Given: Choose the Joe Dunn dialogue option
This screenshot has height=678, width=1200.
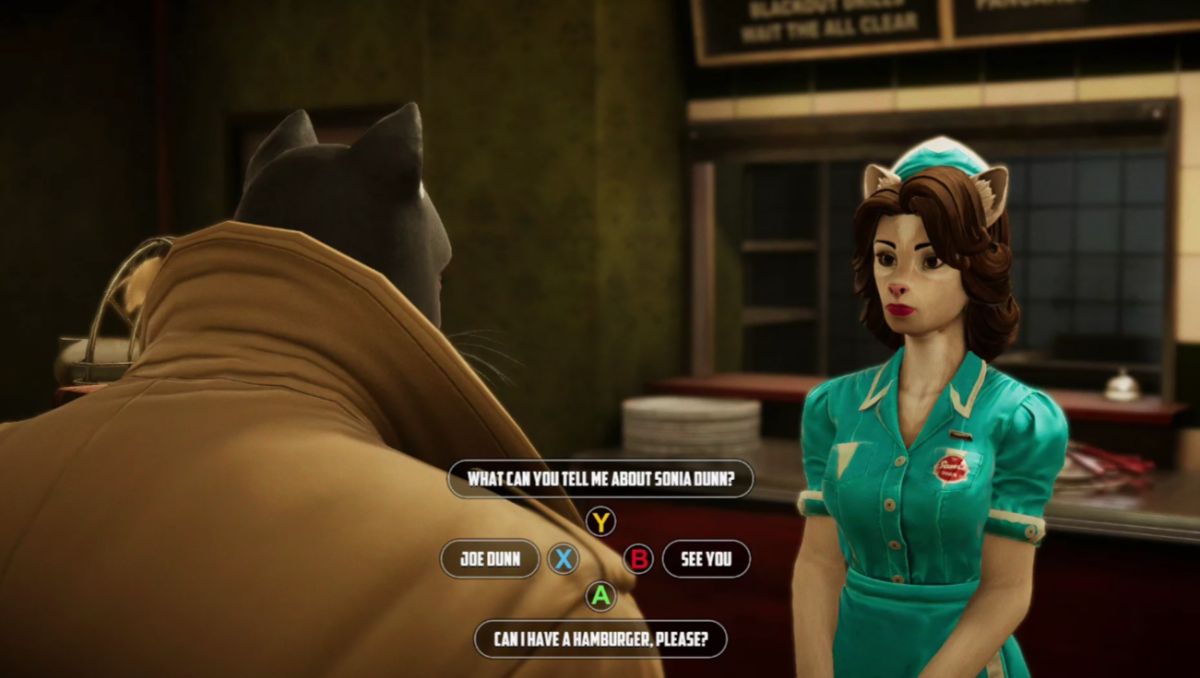Looking at the screenshot, I should 490,559.
